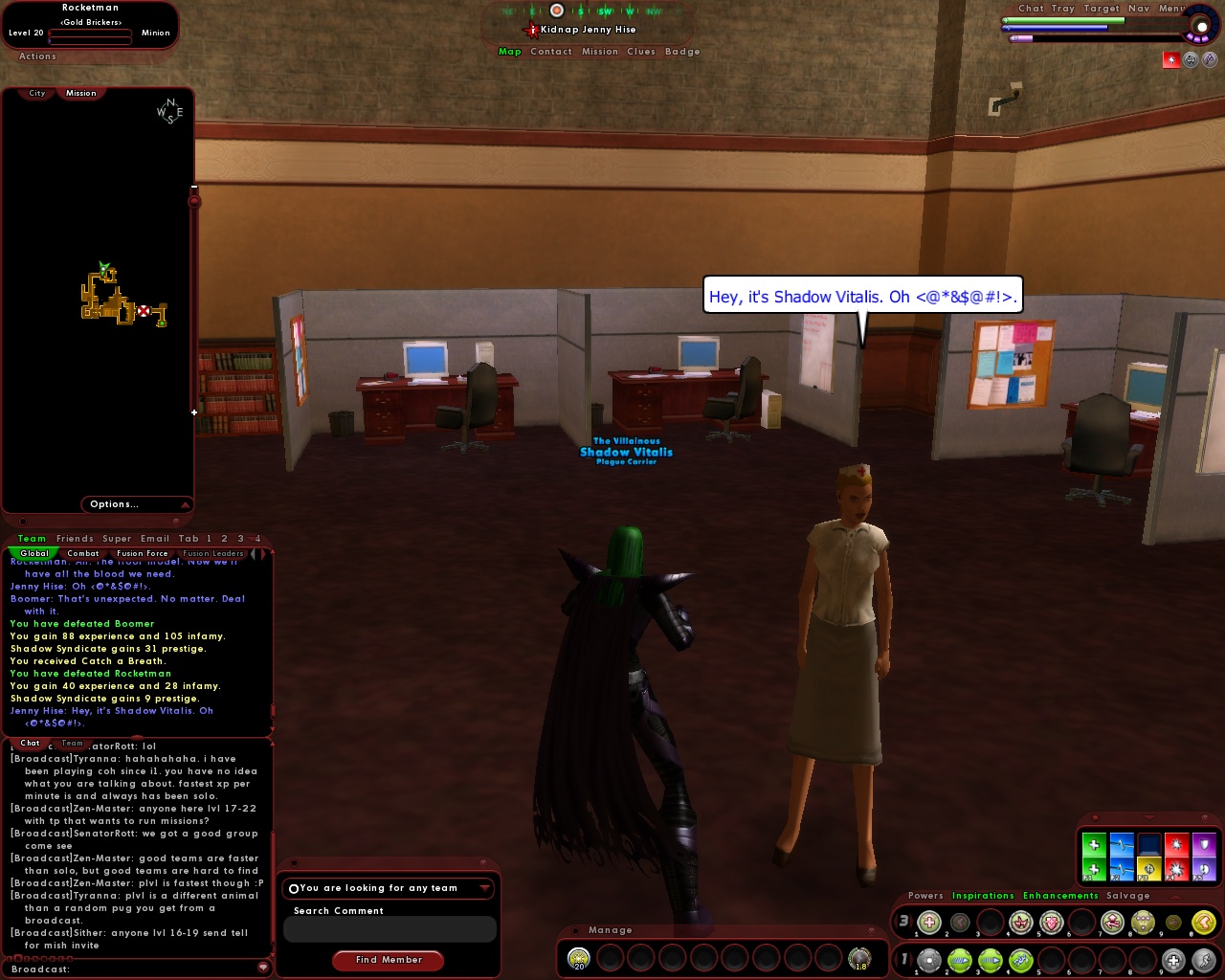Activate the Sprint power in the lower tray
The image size is (1225, 980).
click(x=1205, y=961)
